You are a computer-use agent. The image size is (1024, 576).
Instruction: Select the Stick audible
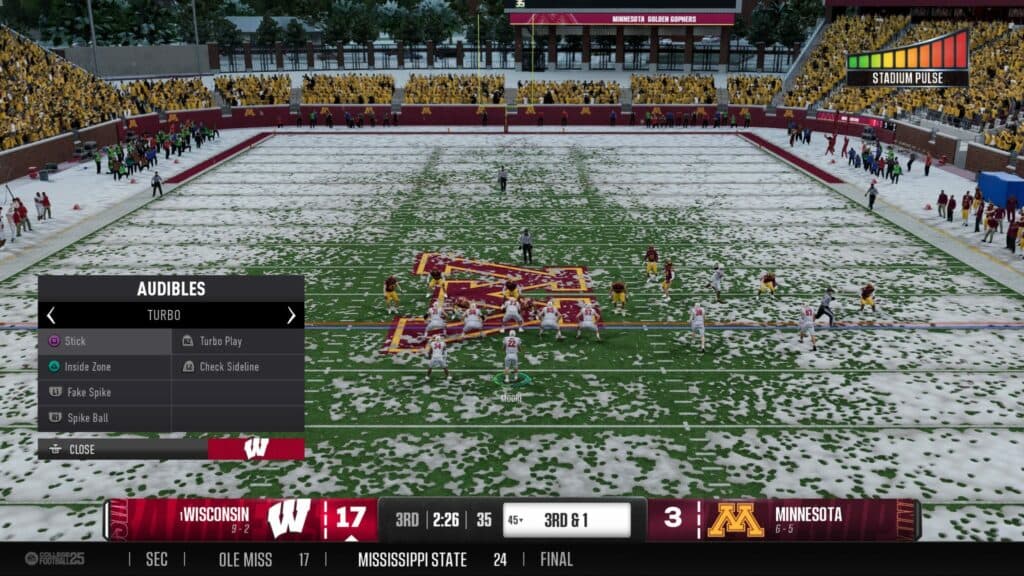pyautogui.click(x=104, y=341)
